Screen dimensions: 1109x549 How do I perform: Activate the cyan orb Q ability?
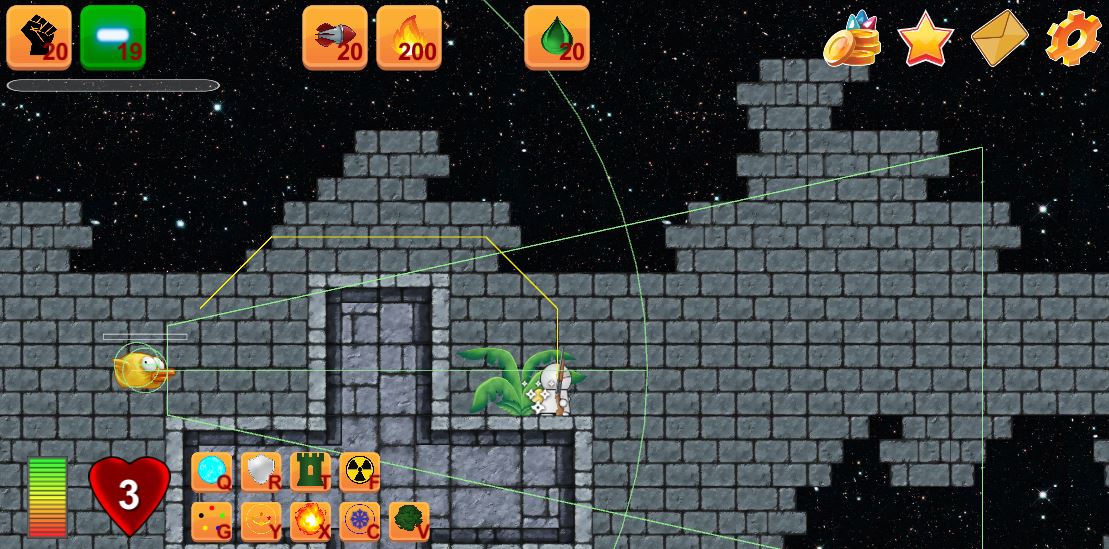coord(211,471)
